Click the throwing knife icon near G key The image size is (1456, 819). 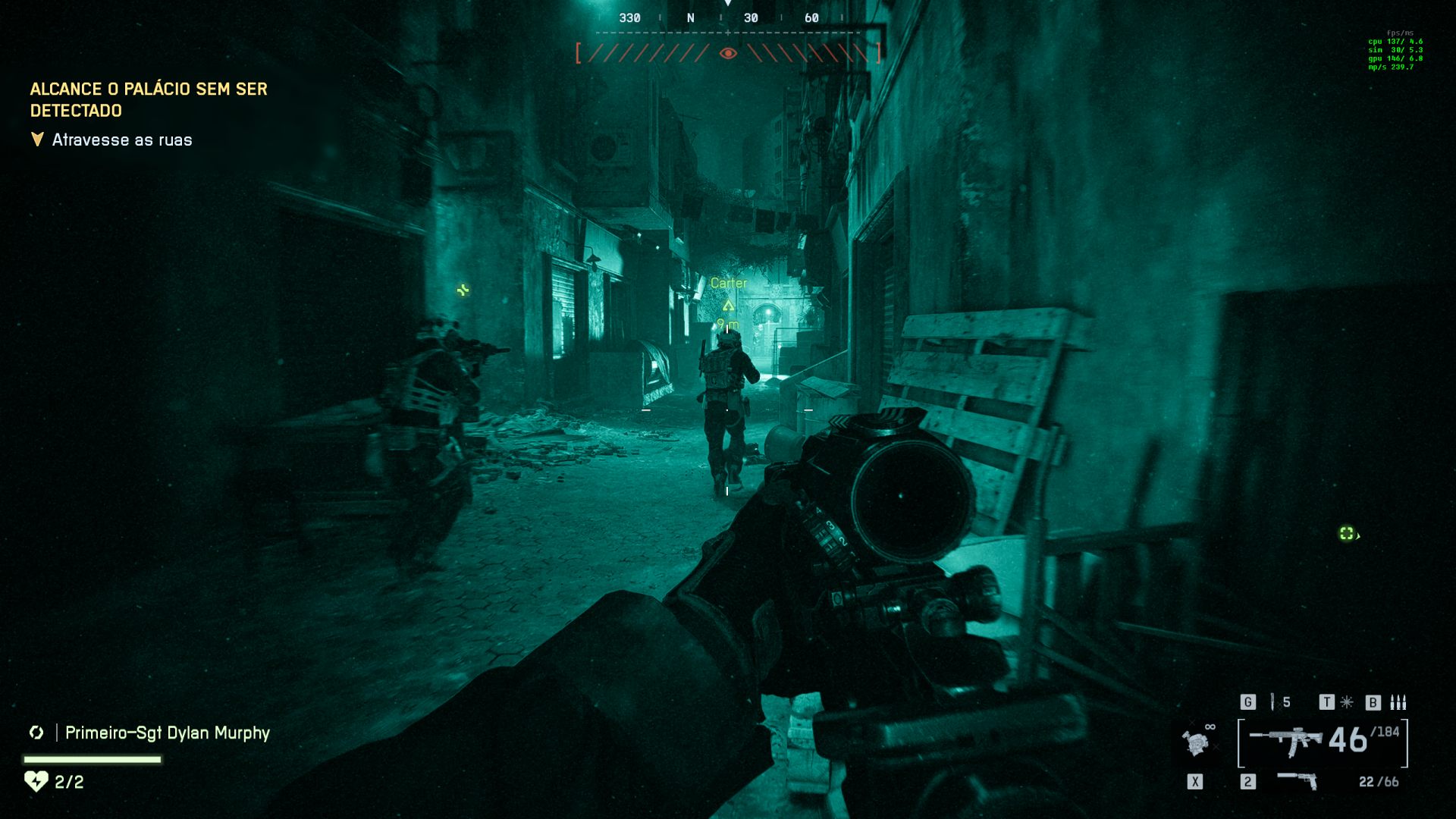(x=1272, y=701)
